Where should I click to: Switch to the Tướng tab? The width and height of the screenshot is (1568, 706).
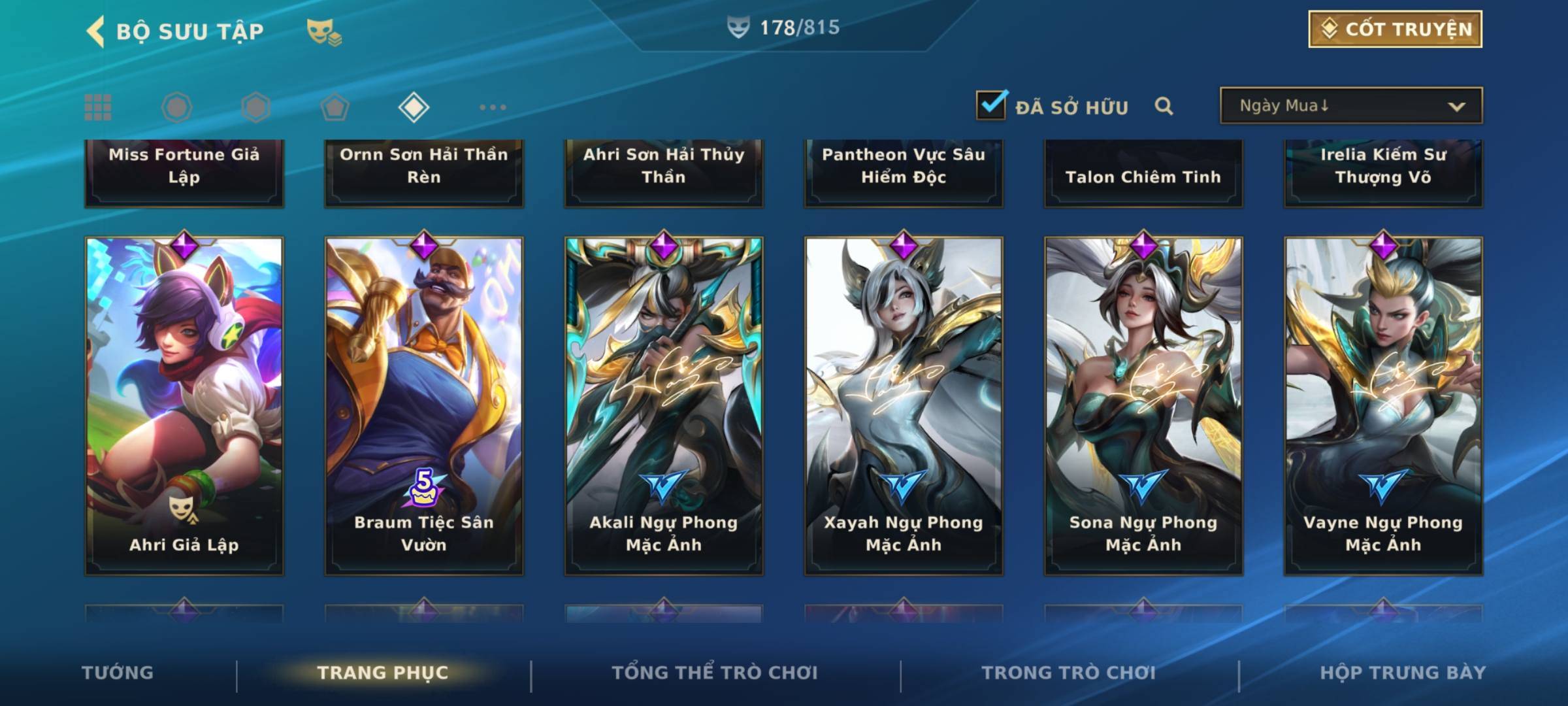tap(118, 673)
